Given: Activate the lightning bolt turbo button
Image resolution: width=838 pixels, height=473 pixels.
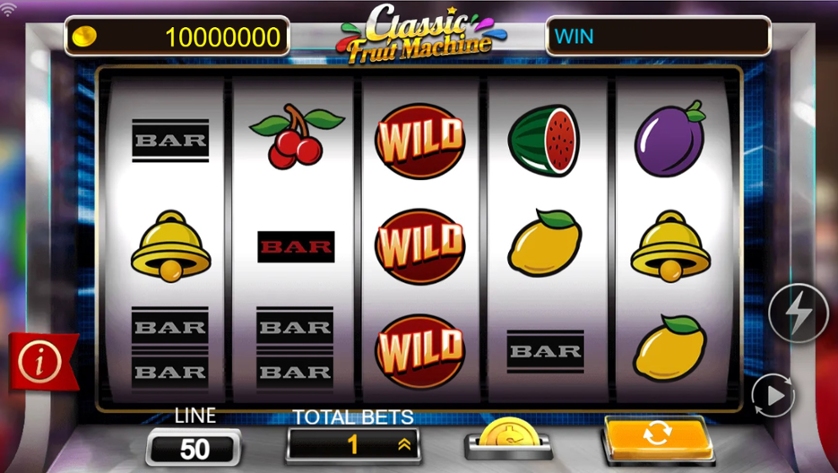Looking at the screenshot, I should coord(797,315).
